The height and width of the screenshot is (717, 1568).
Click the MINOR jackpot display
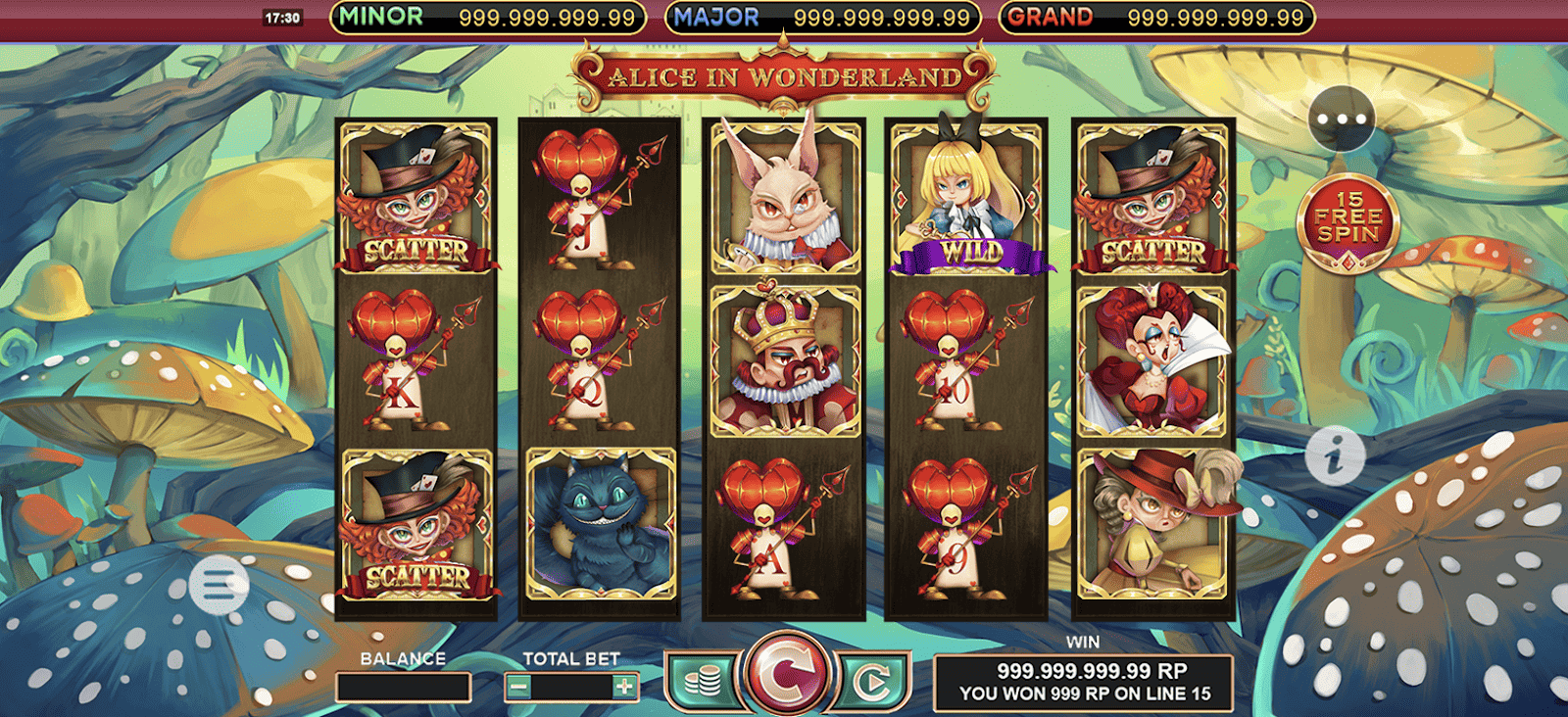coord(490,17)
